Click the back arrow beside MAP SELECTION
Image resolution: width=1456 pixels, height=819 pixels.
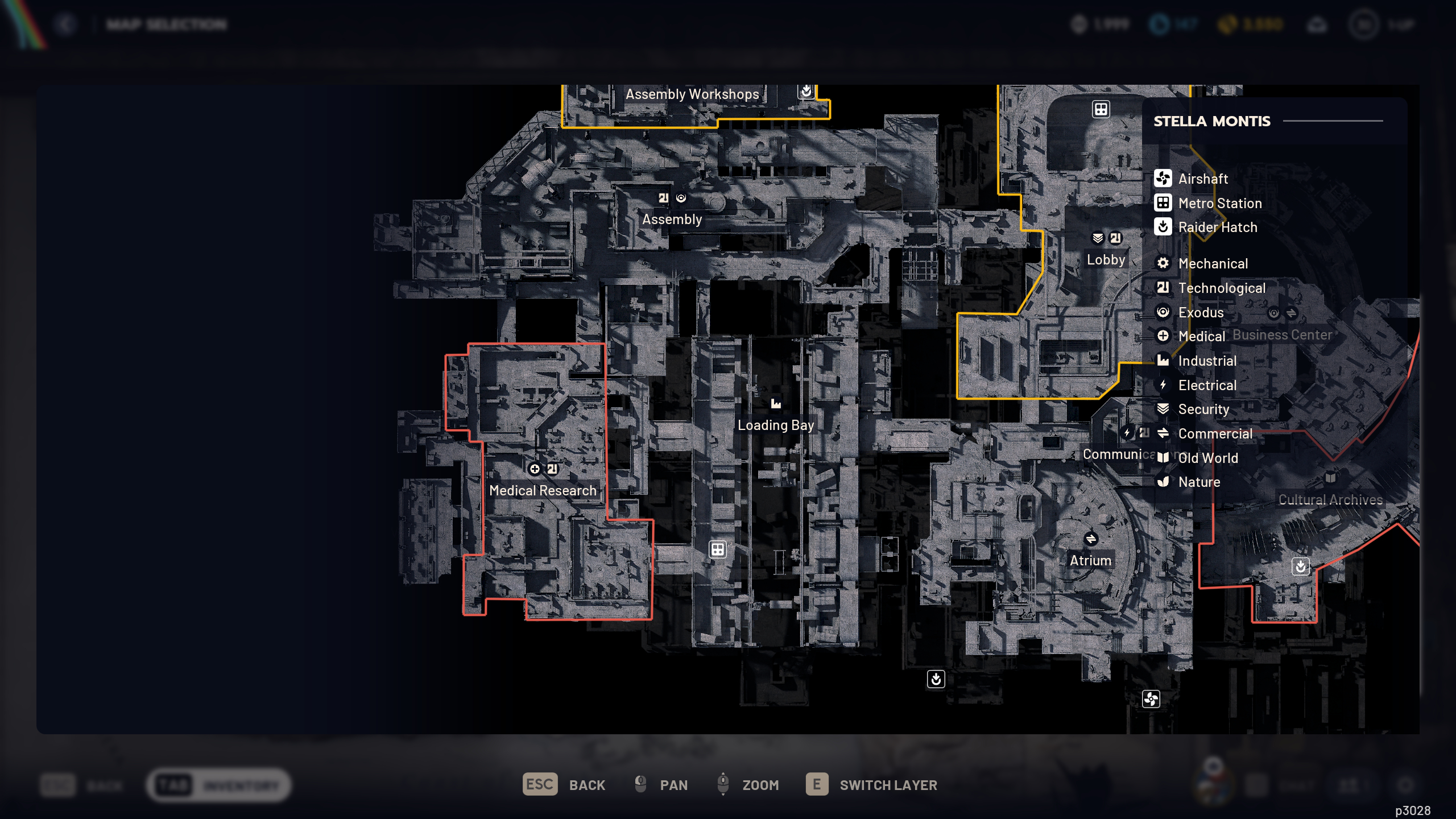(x=66, y=24)
